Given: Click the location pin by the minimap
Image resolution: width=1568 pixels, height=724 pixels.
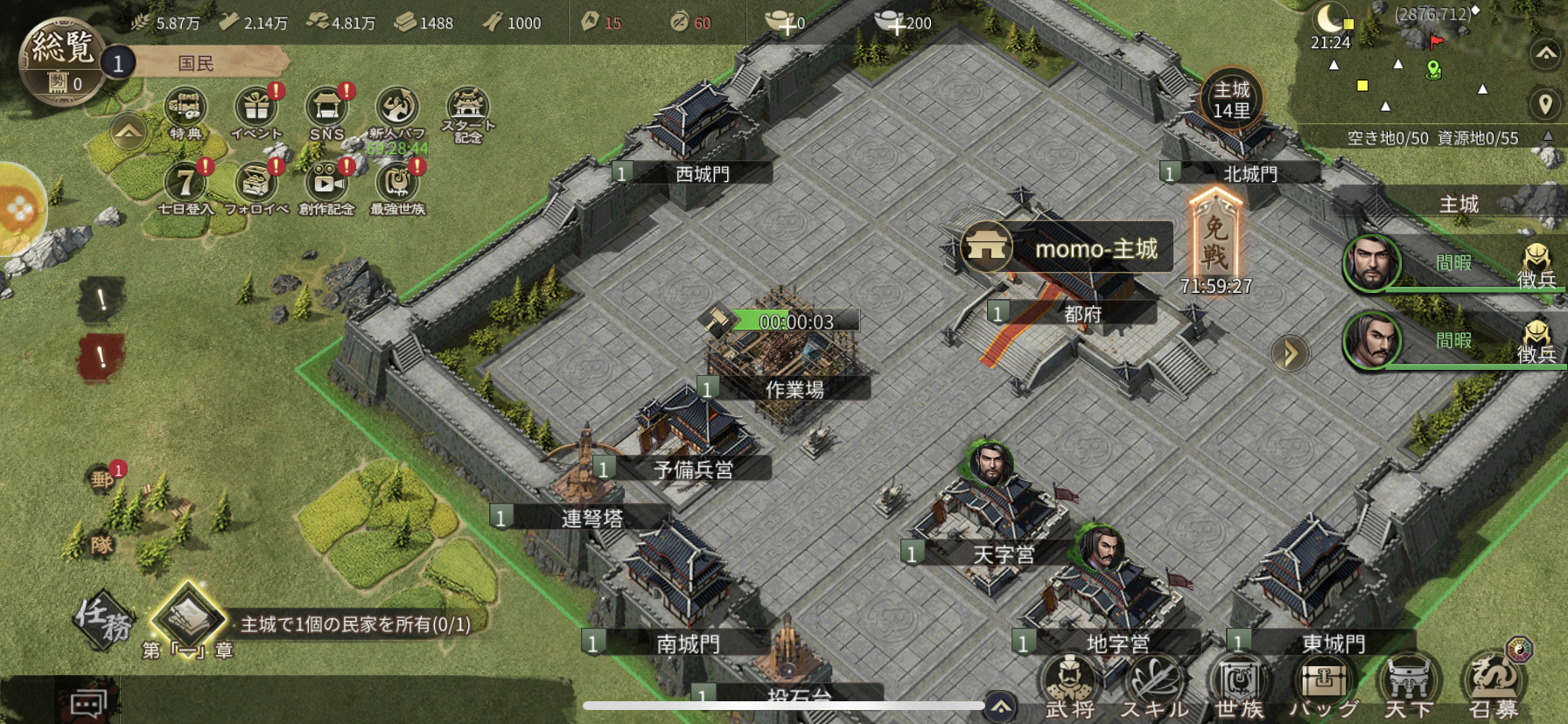Looking at the screenshot, I should click(x=1544, y=104).
